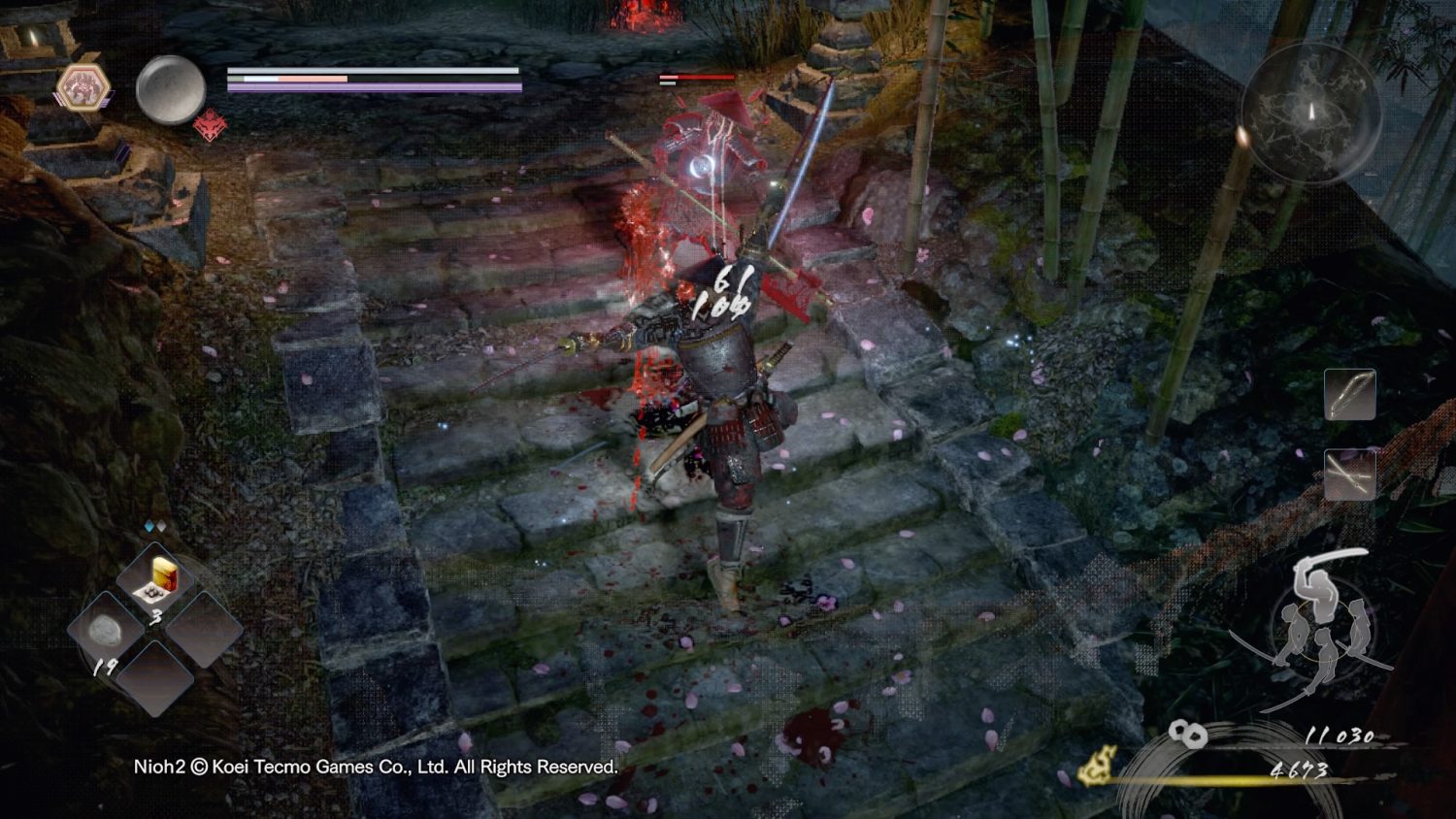
Task: Equip the bow ranged weapon slot
Action: click(1349, 395)
